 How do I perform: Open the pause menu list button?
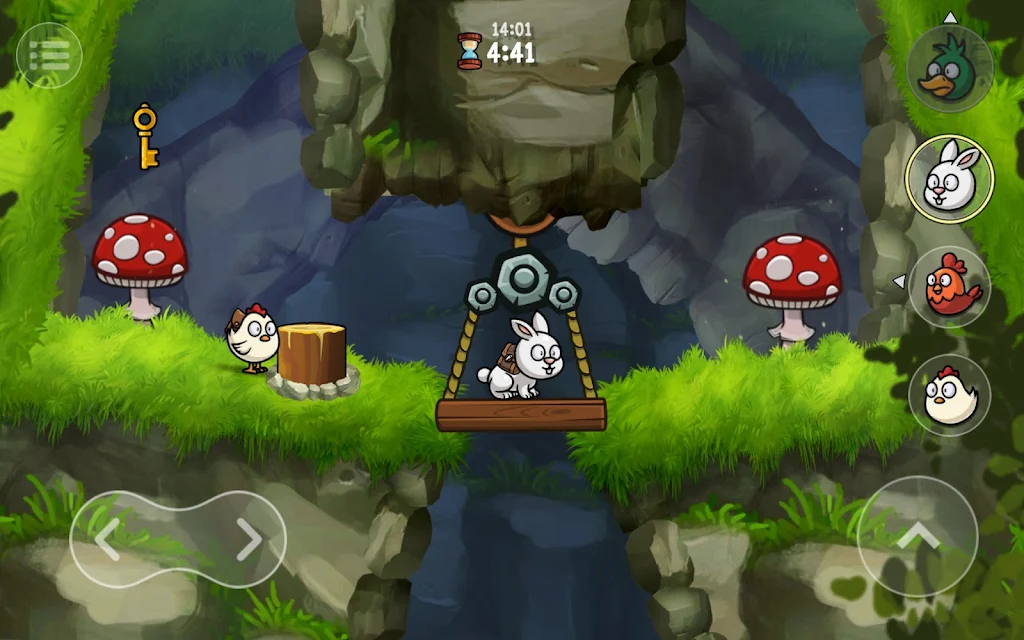(x=49, y=55)
